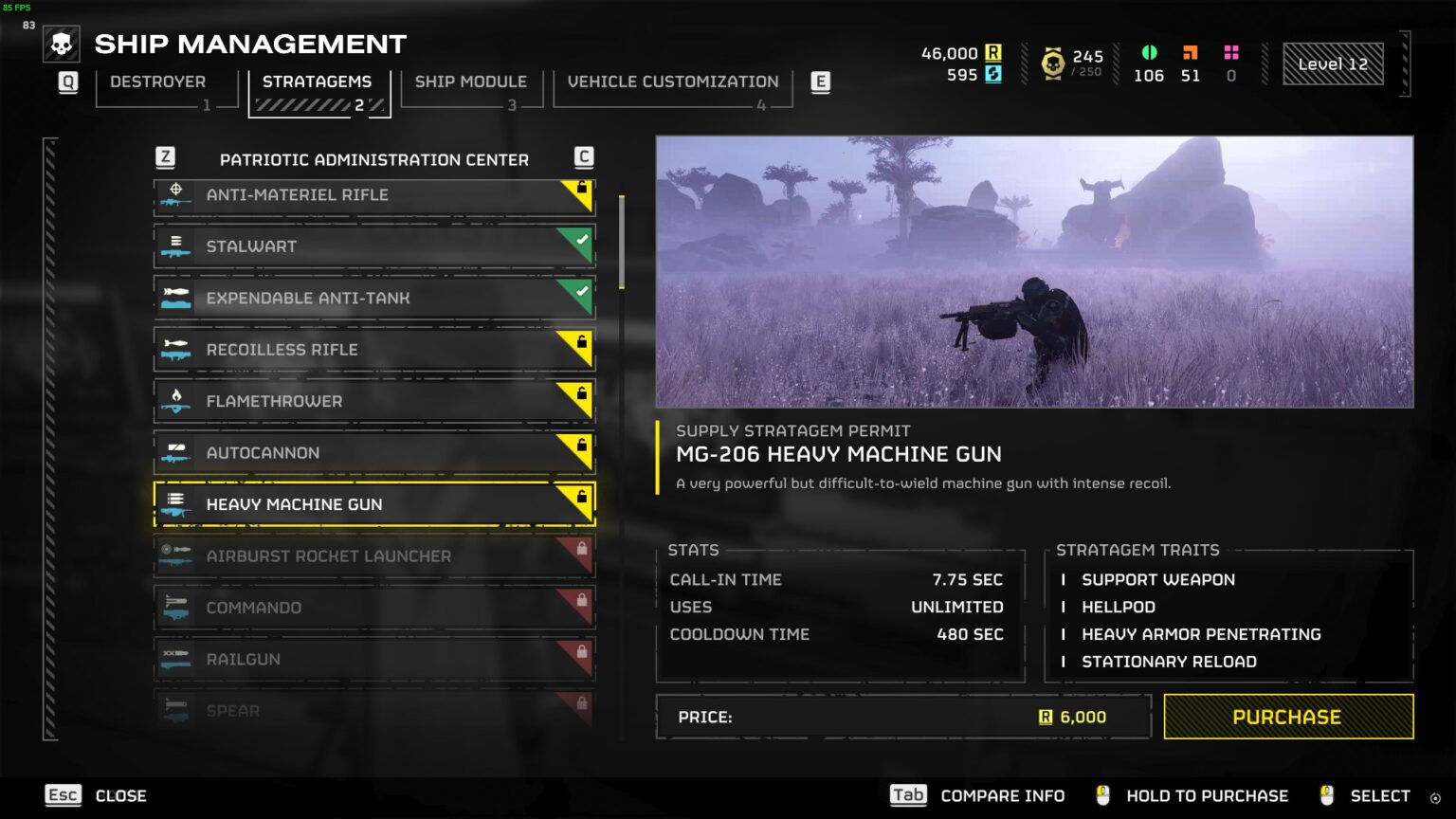Close the Ship Management screen
Screen dimensions: 1456x819
97,796
